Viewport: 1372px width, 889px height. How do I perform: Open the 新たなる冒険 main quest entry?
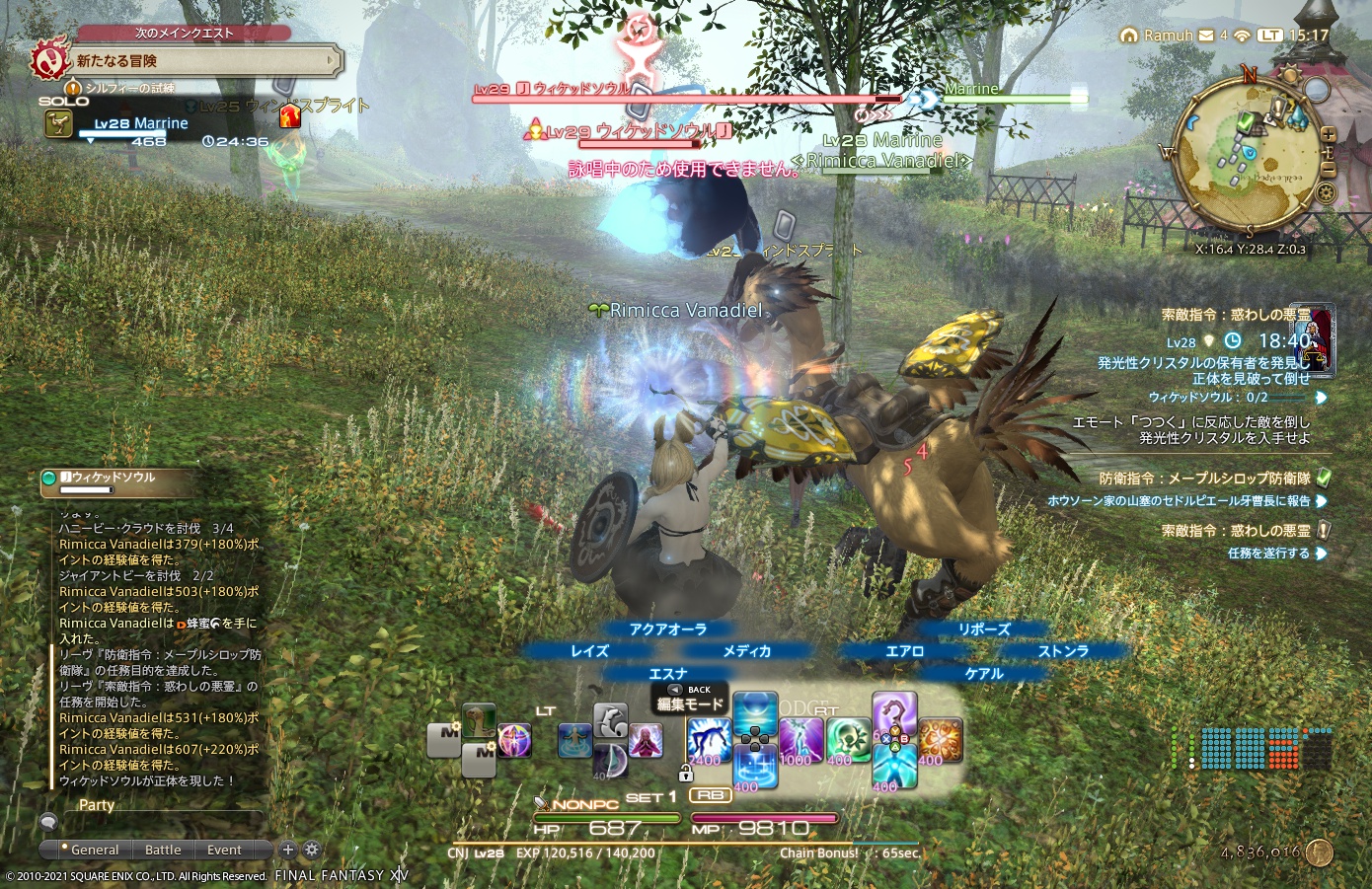tap(197, 59)
